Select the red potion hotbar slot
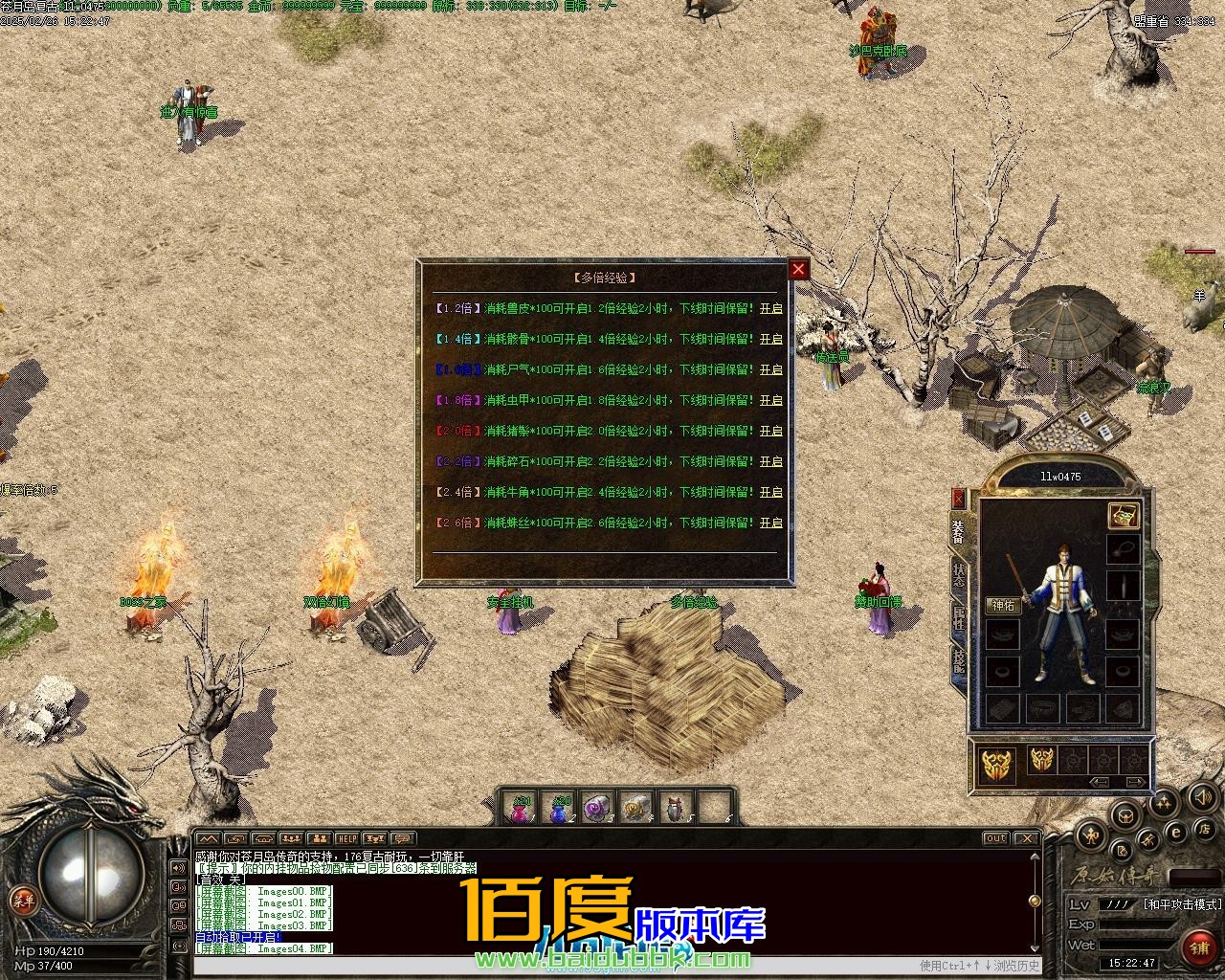 tap(521, 810)
